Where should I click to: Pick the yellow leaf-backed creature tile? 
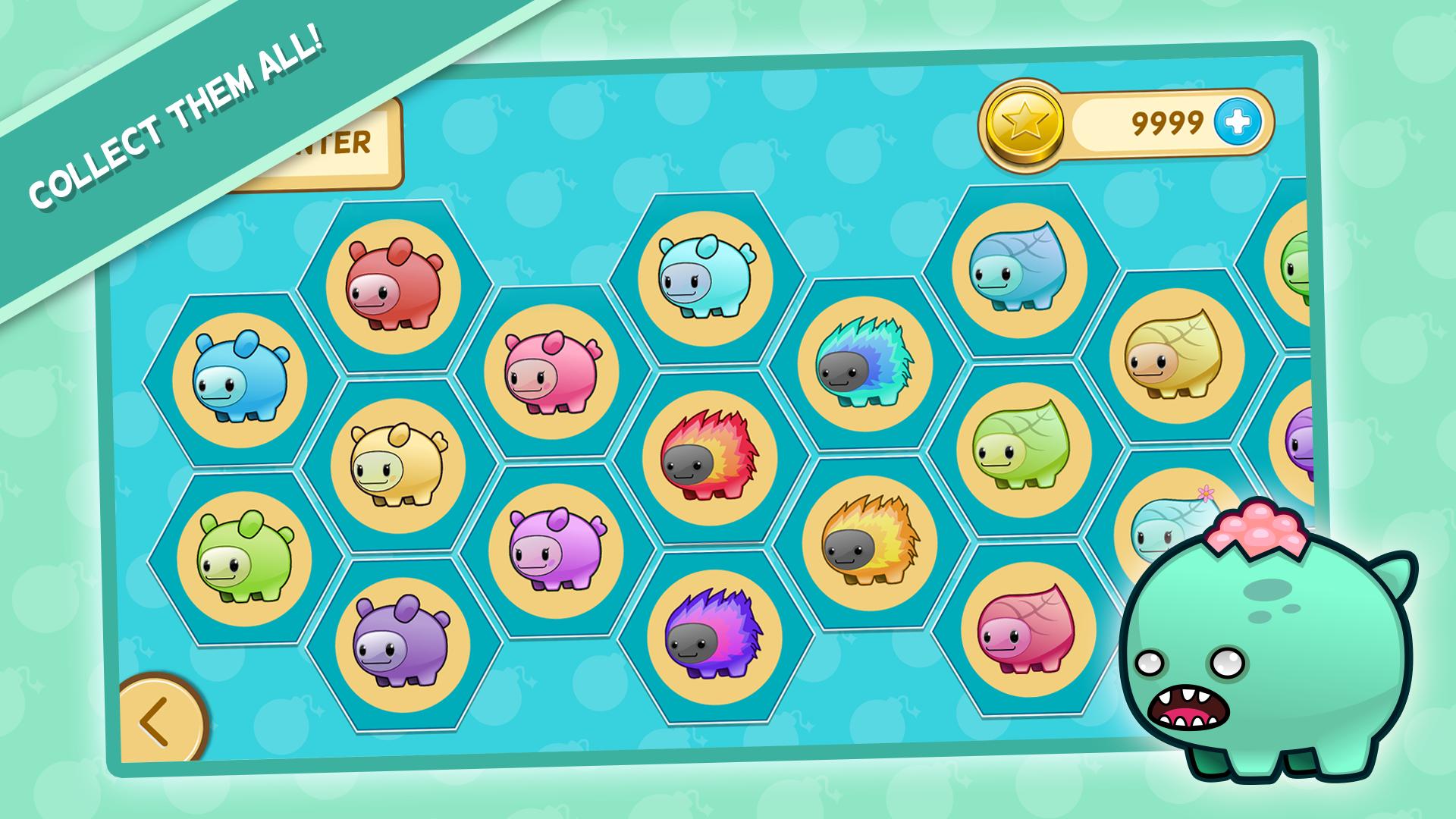tap(1177, 356)
